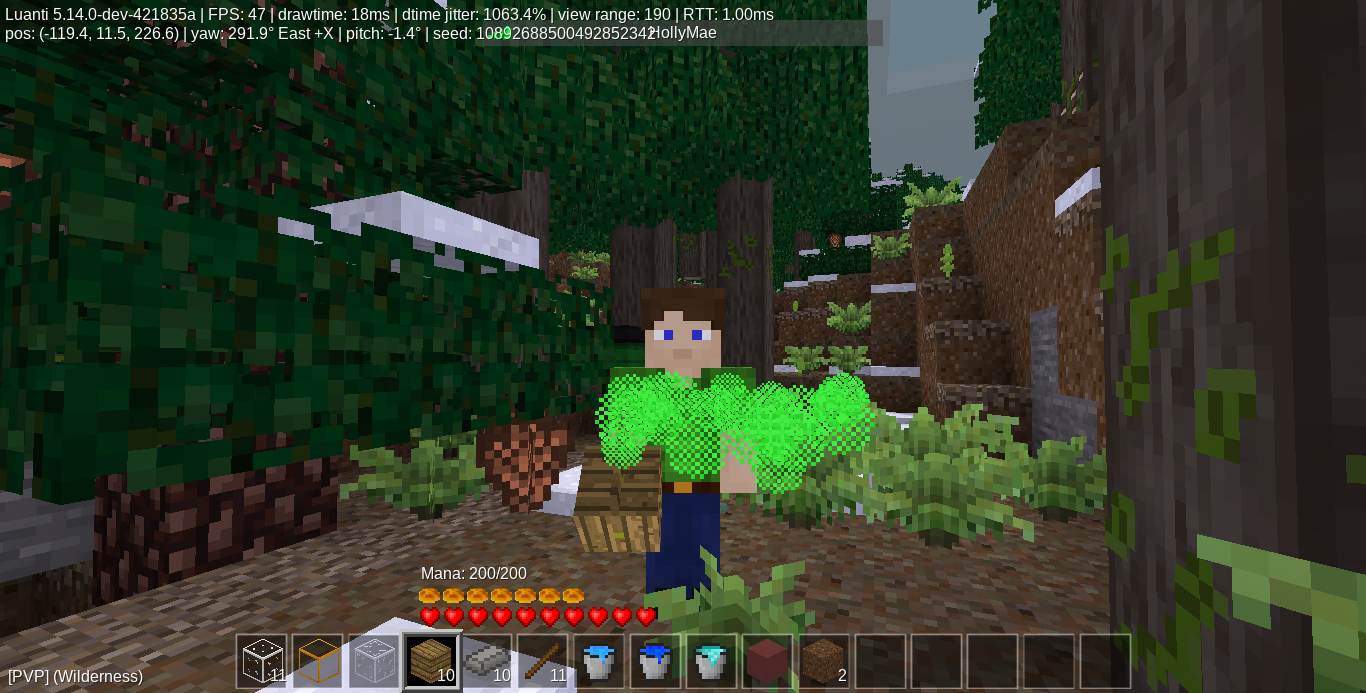1366x693 pixels.
Task: Choose the wooden planks stack
Action: pos(431,661)
